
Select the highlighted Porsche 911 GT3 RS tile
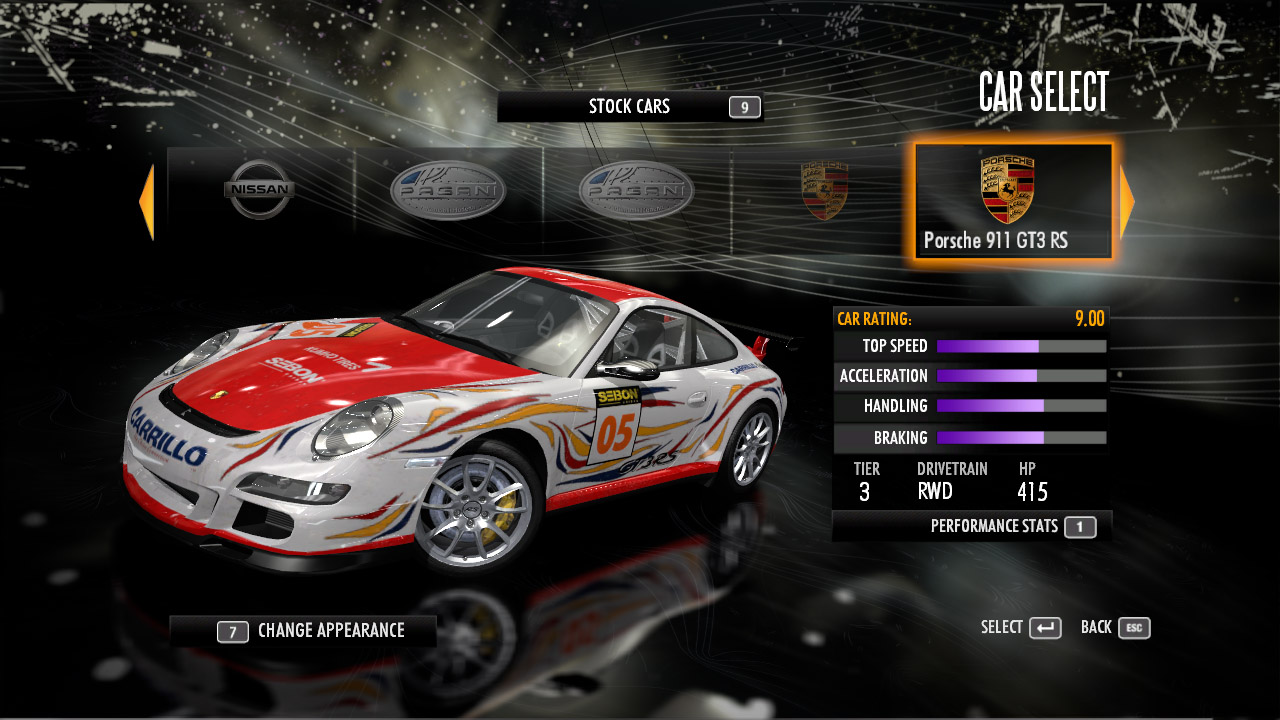(x=1013, y=201)
